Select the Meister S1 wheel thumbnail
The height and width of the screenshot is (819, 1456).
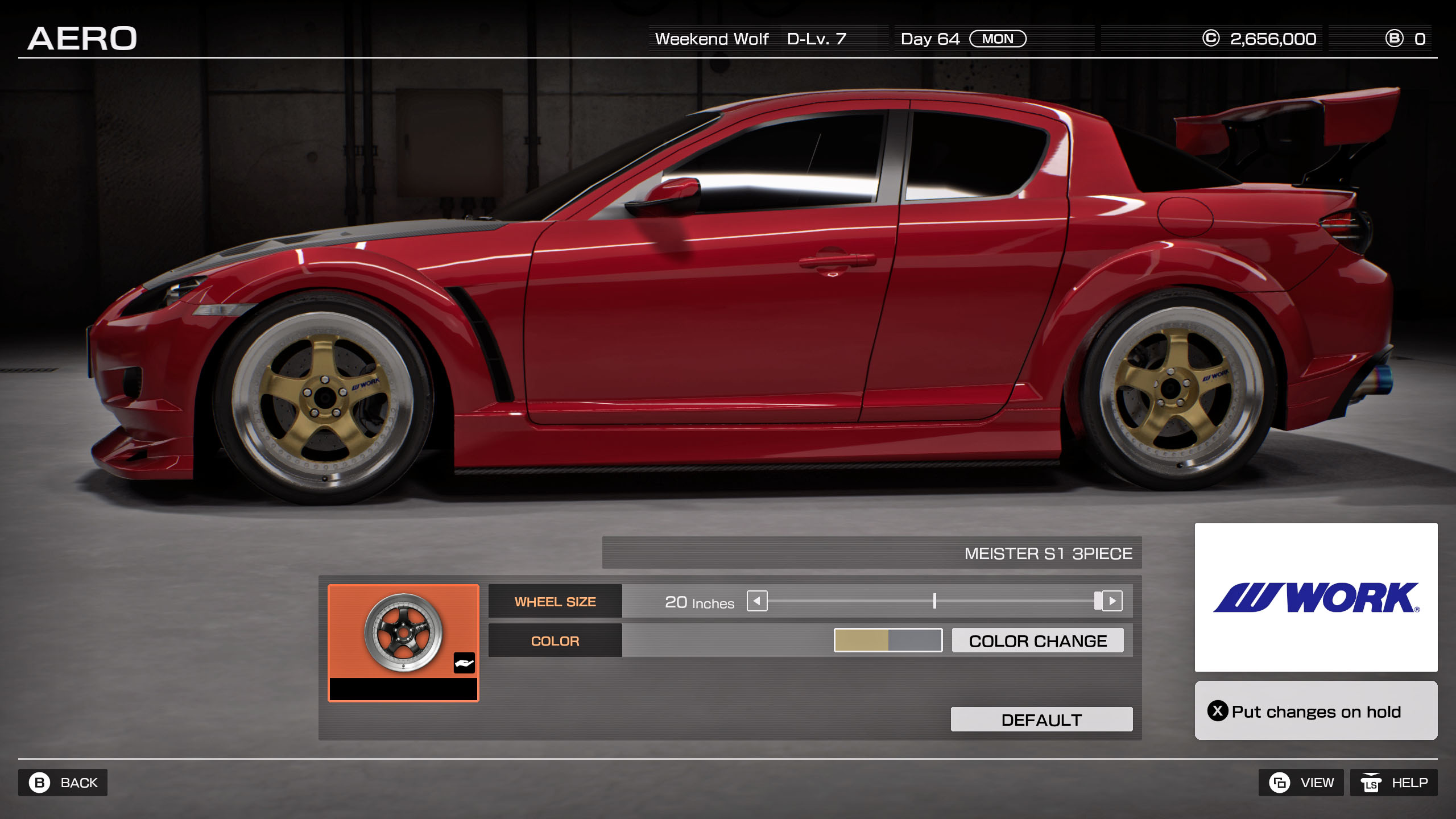403,632
